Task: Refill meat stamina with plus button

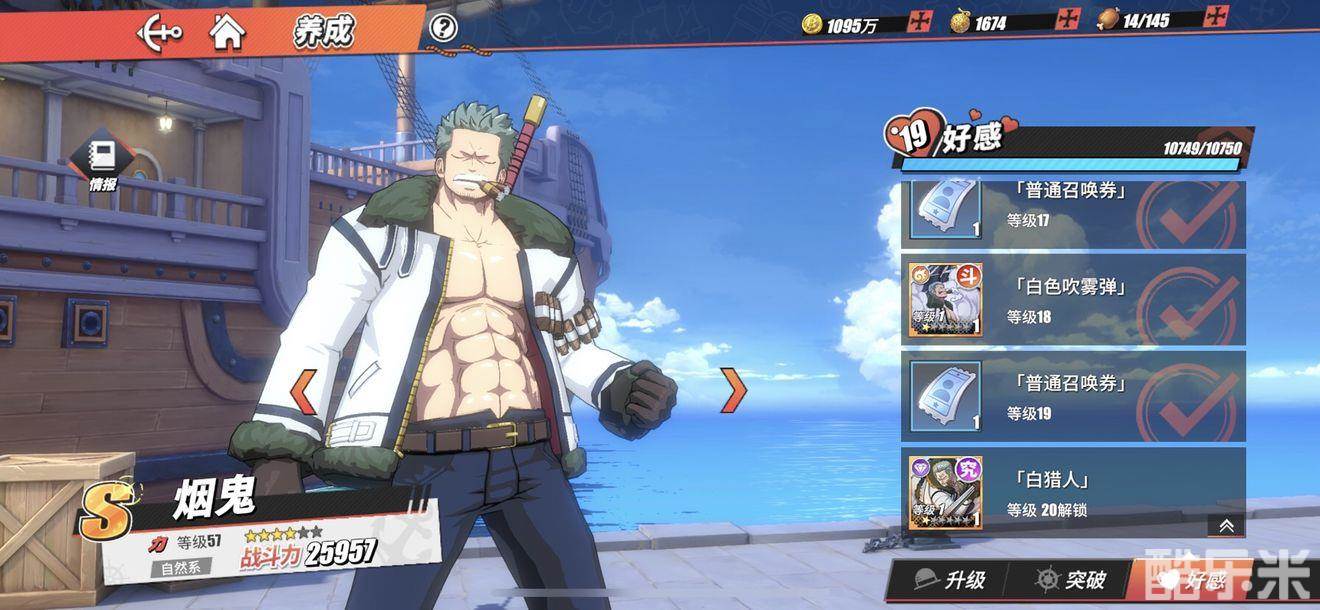Action: [1216, 17]
